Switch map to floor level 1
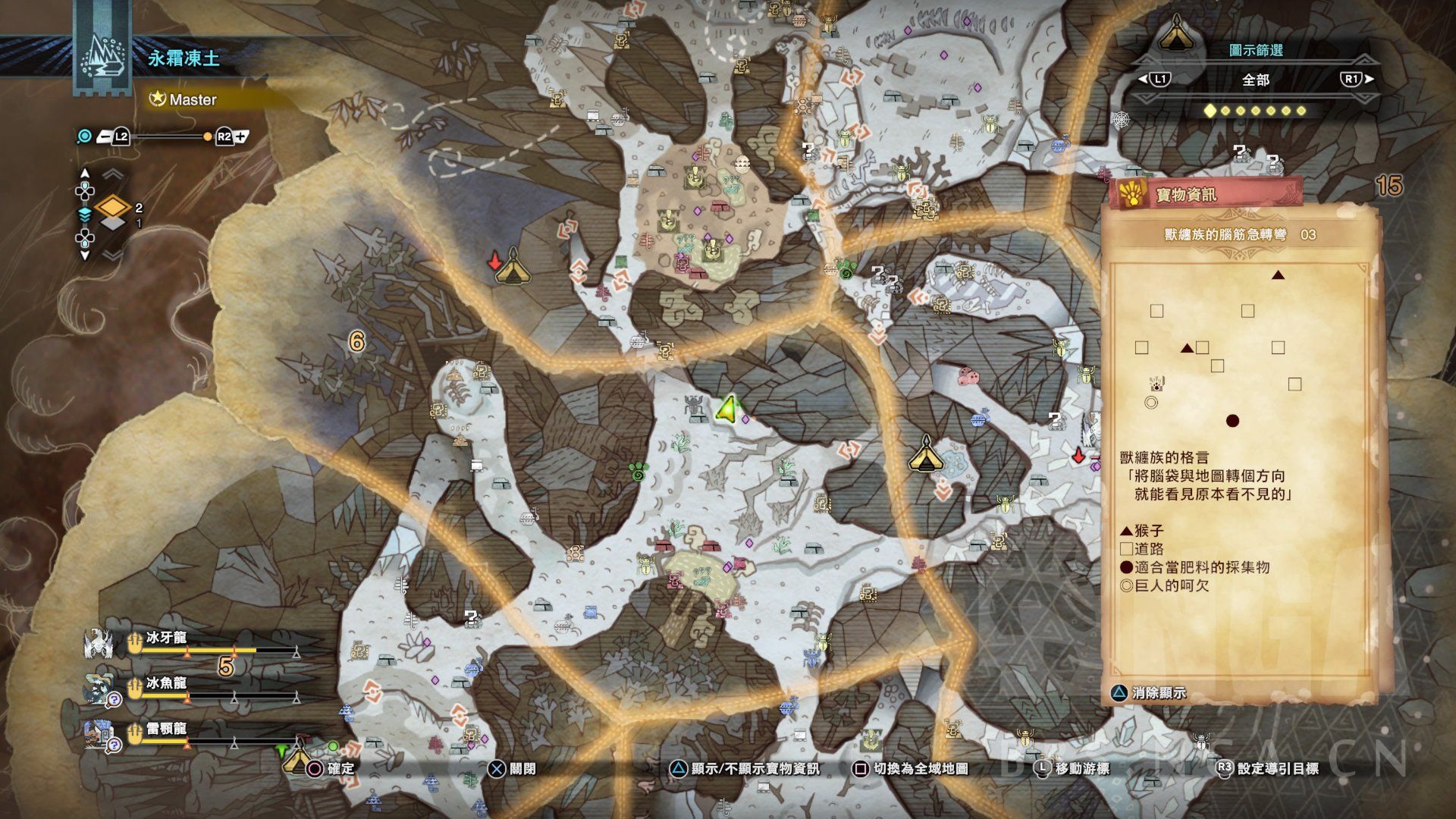The height and width of the screenshot is (819, 1456). (114, 224)
